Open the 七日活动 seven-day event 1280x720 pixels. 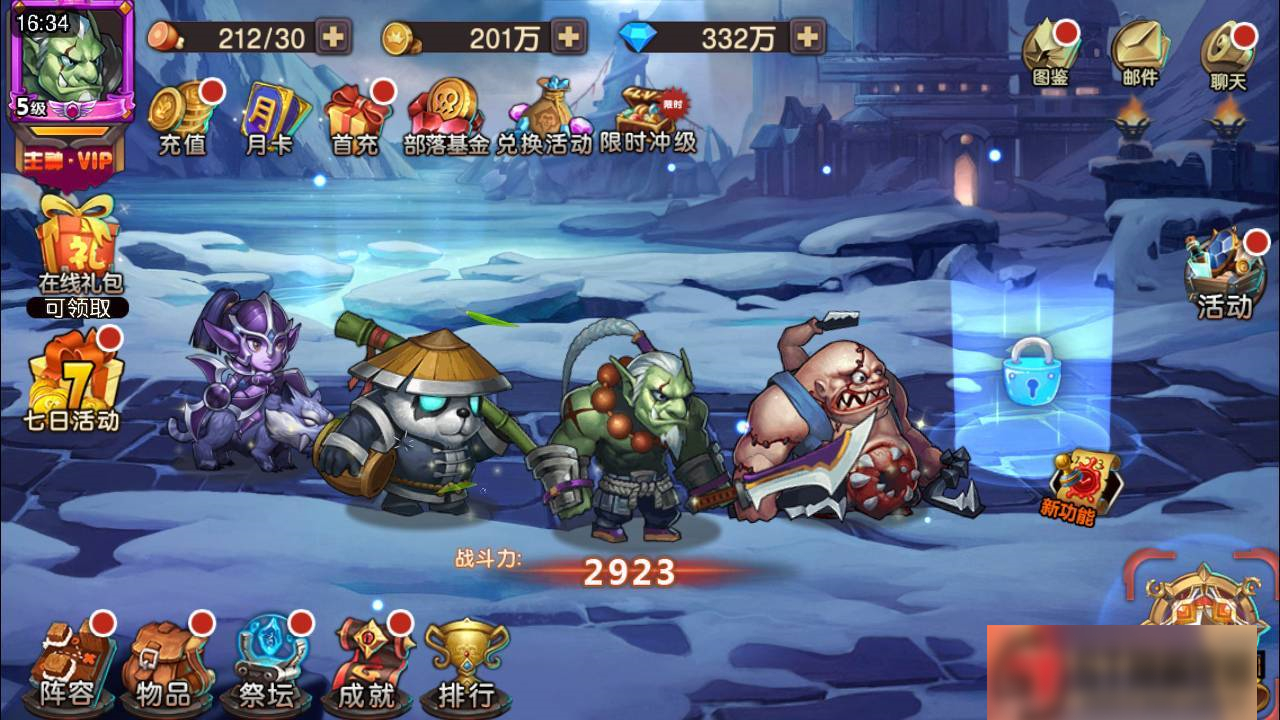[x=70, y=385]
